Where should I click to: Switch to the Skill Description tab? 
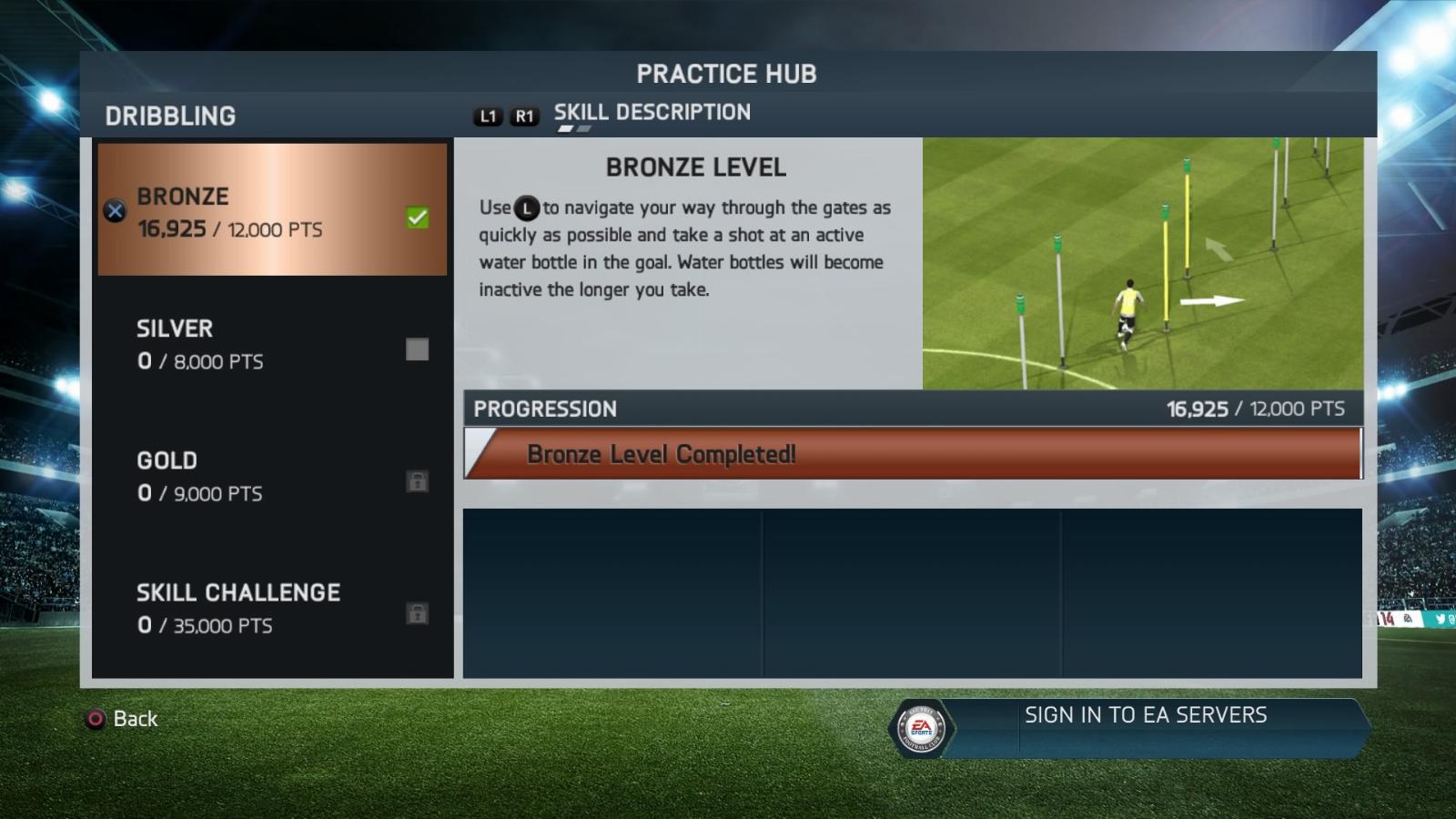(652, 113)
